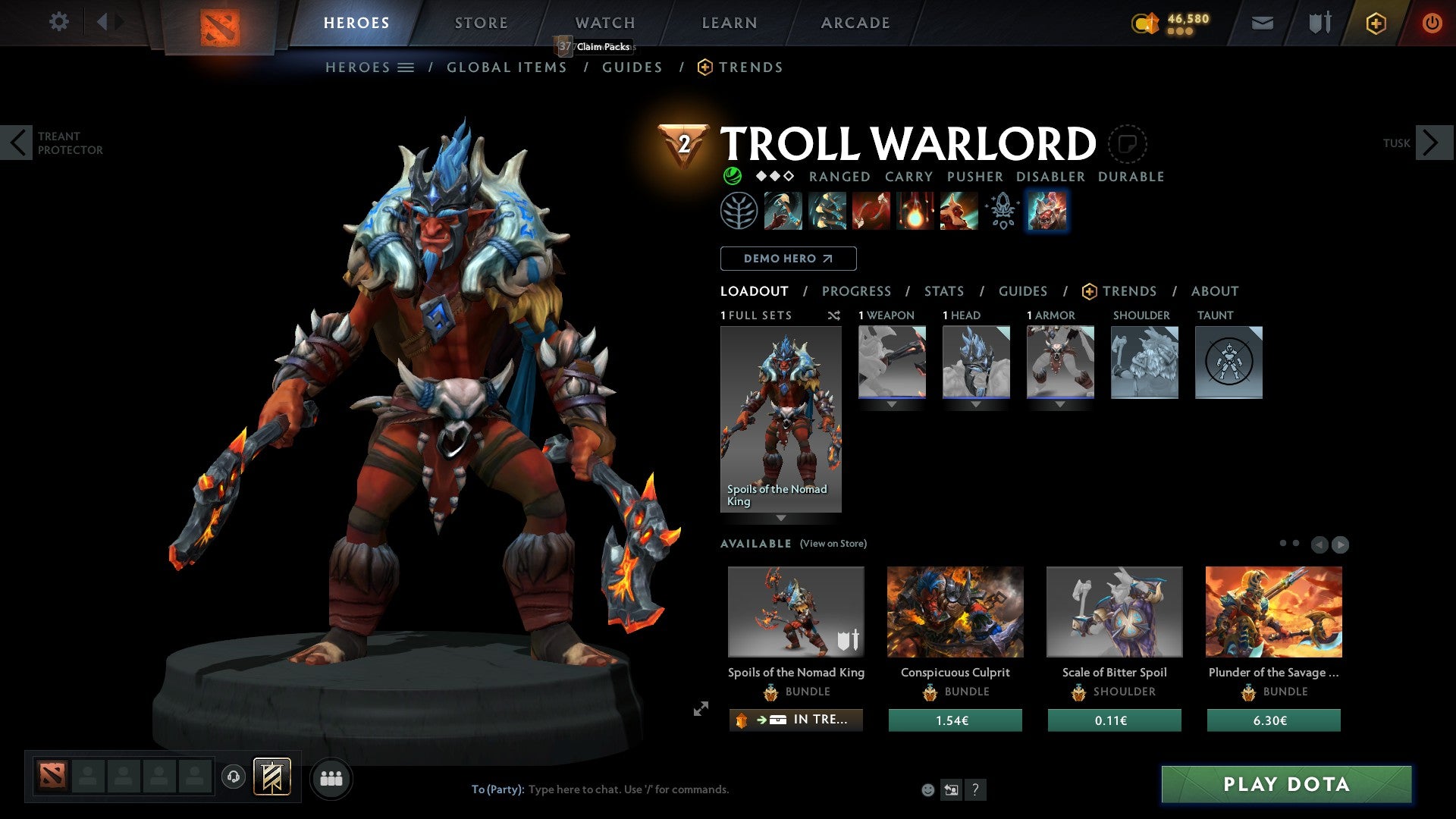Click the DEMO HERO button

789,259
